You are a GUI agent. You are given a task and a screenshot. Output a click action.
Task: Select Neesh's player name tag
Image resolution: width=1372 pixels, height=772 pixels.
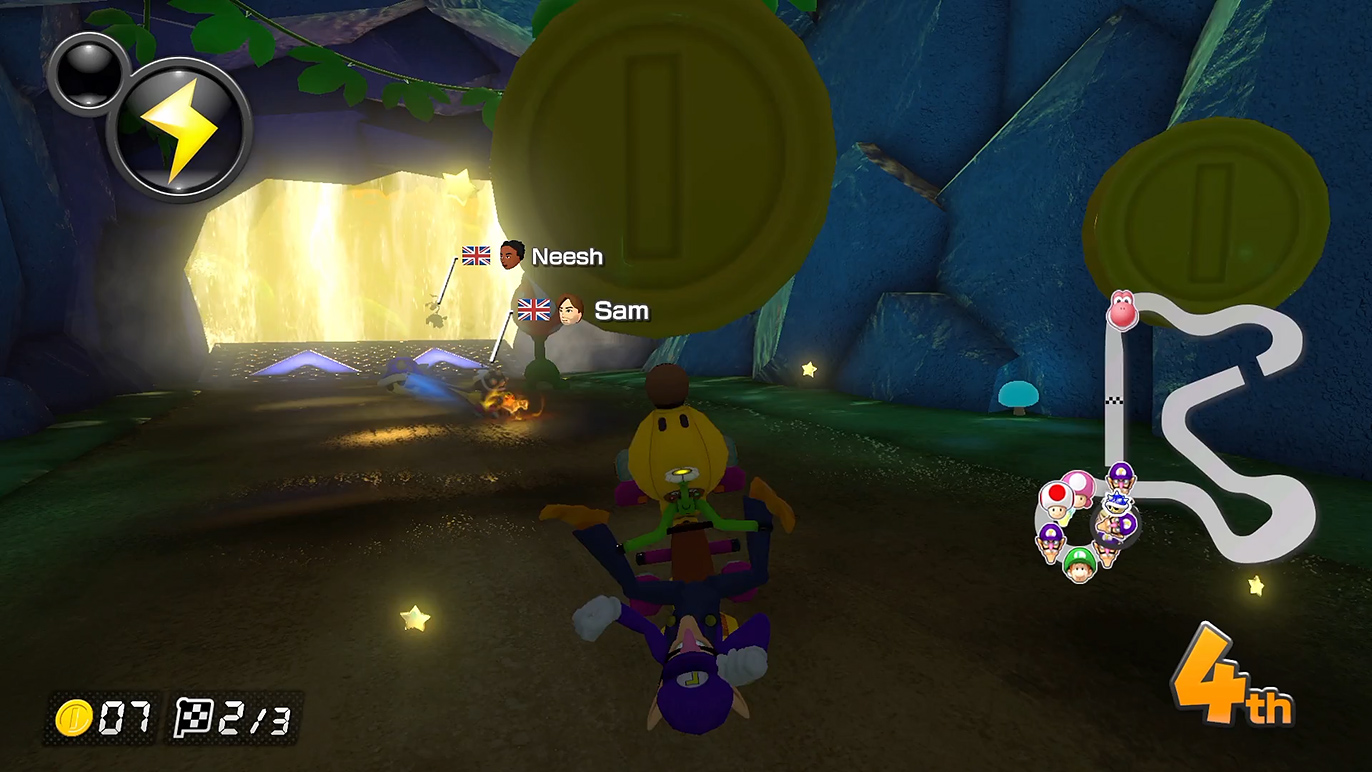click(x=566, y=257)
